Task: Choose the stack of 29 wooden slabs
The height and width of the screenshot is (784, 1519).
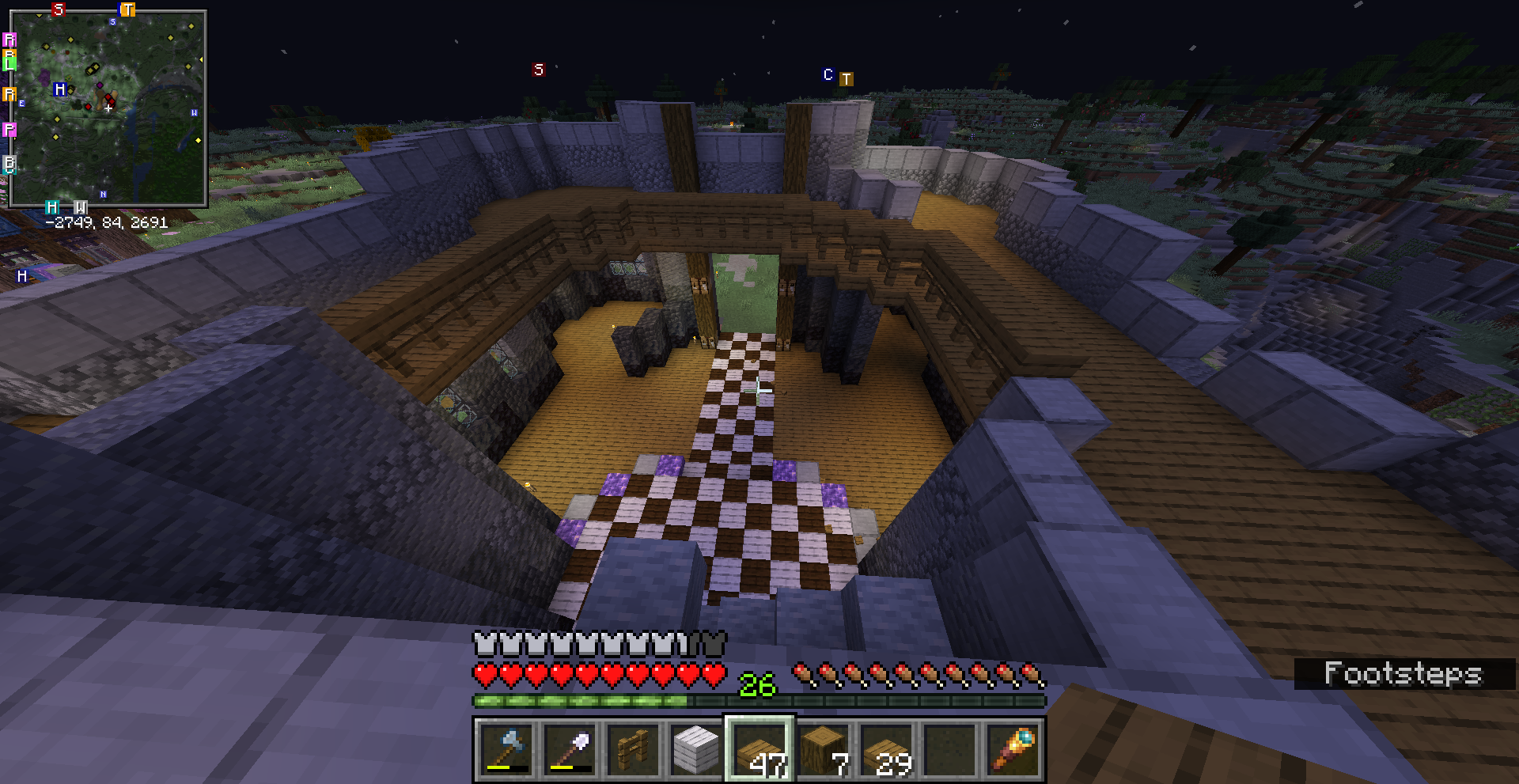Action: pyautogui.click(x=886, y=748)
